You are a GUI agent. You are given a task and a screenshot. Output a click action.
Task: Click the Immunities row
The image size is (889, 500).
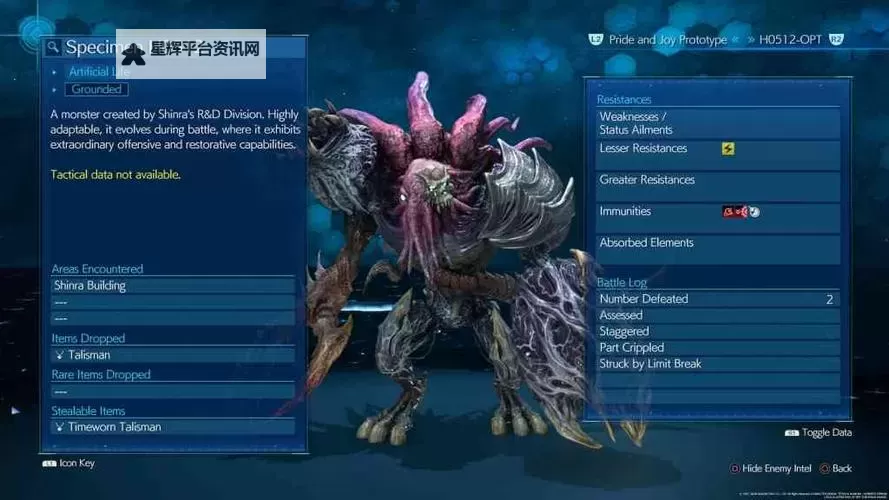coord(717,212)
